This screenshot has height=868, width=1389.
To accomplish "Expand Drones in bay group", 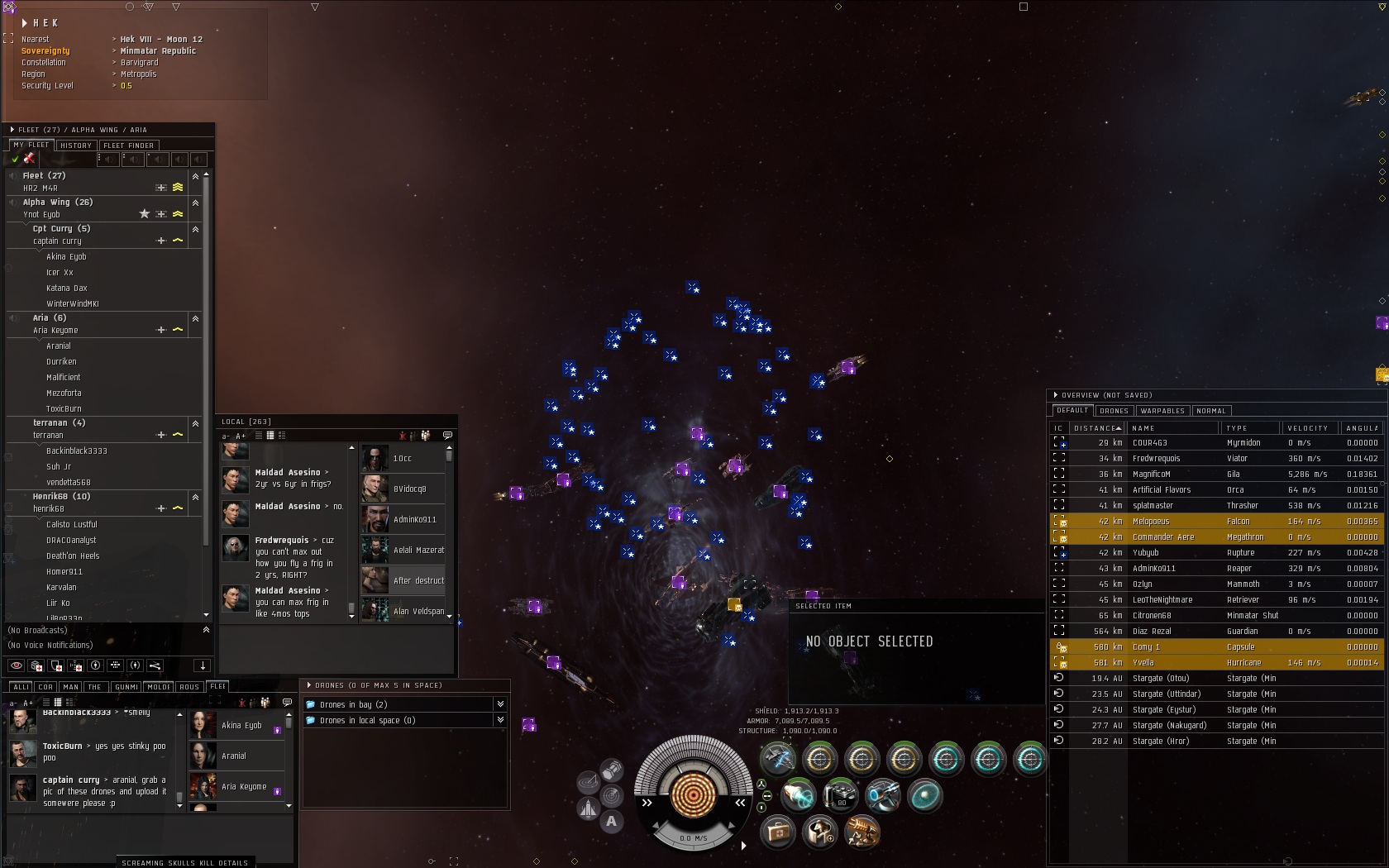I will (x=500, y=704).
